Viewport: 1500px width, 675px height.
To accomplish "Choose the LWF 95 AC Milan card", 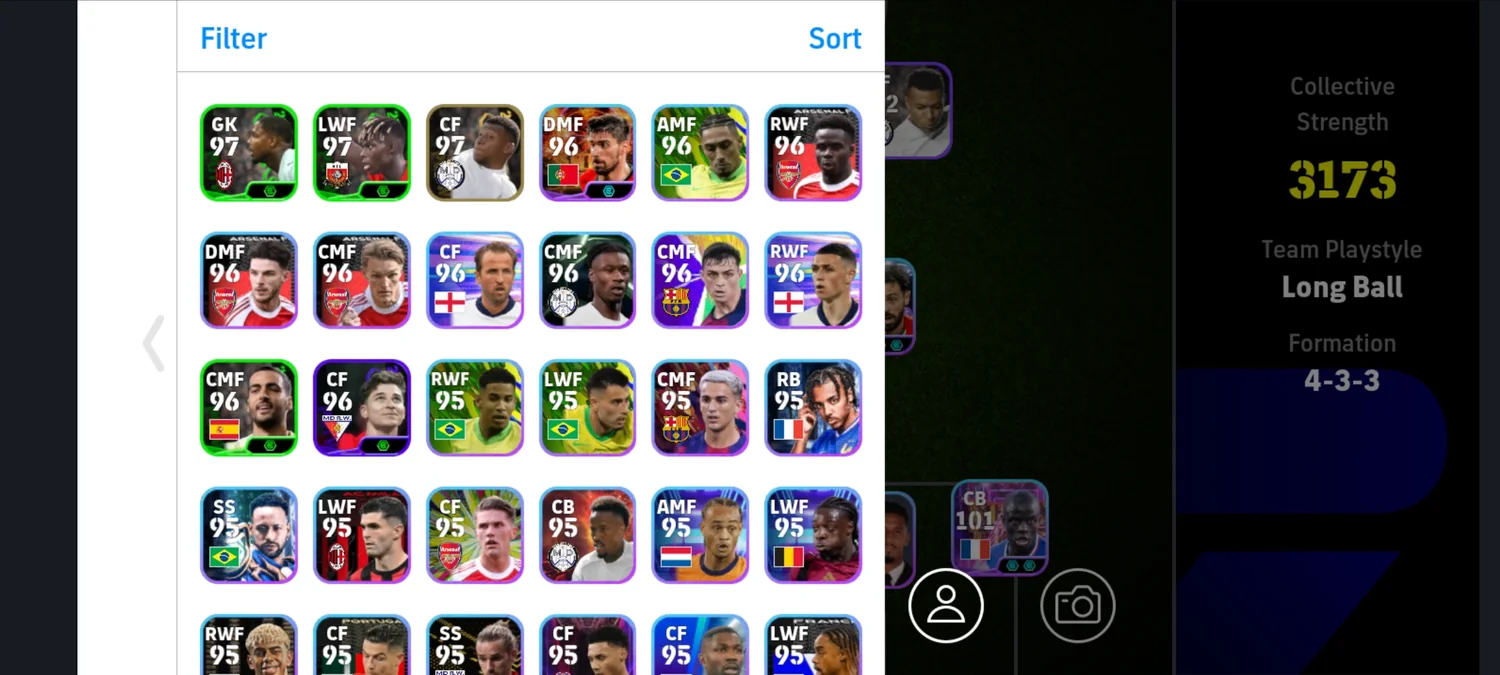I will (x=362, y=535).
